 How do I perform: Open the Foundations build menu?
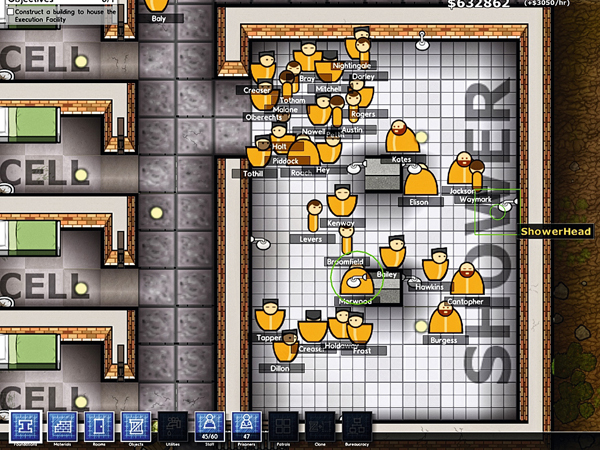coord(23,427)
